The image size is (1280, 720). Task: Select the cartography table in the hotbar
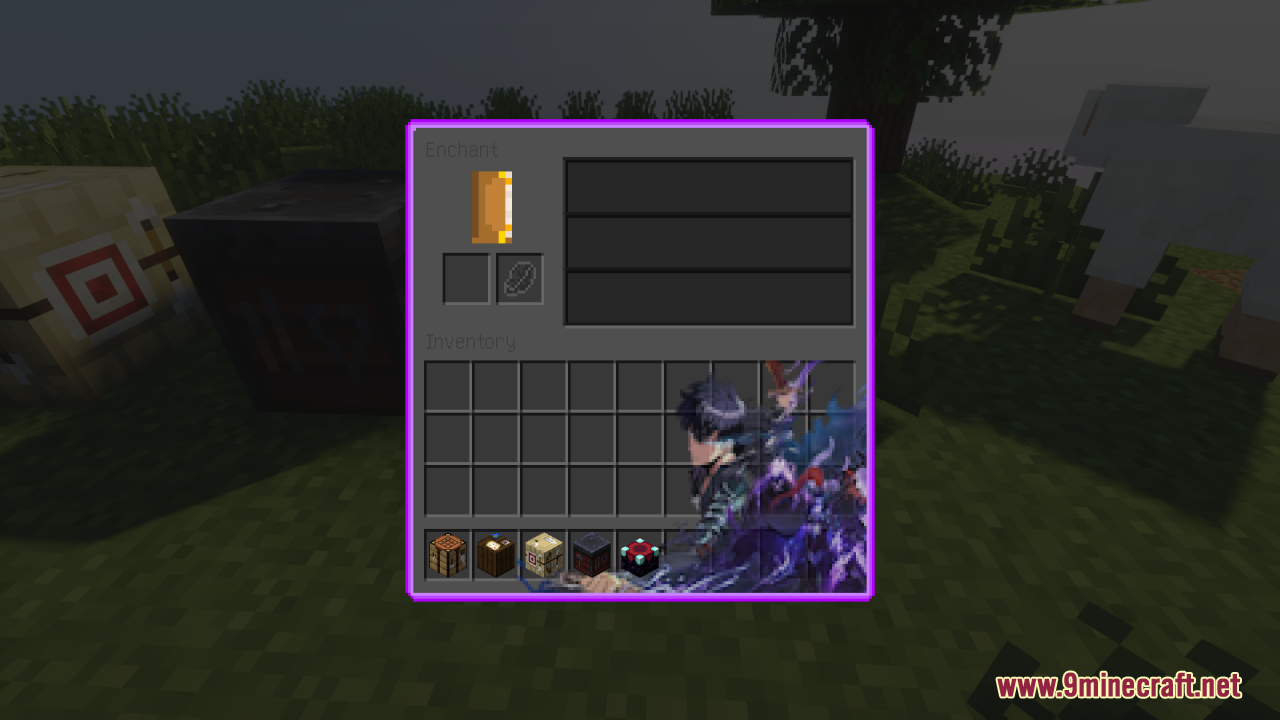click(495, 552)
